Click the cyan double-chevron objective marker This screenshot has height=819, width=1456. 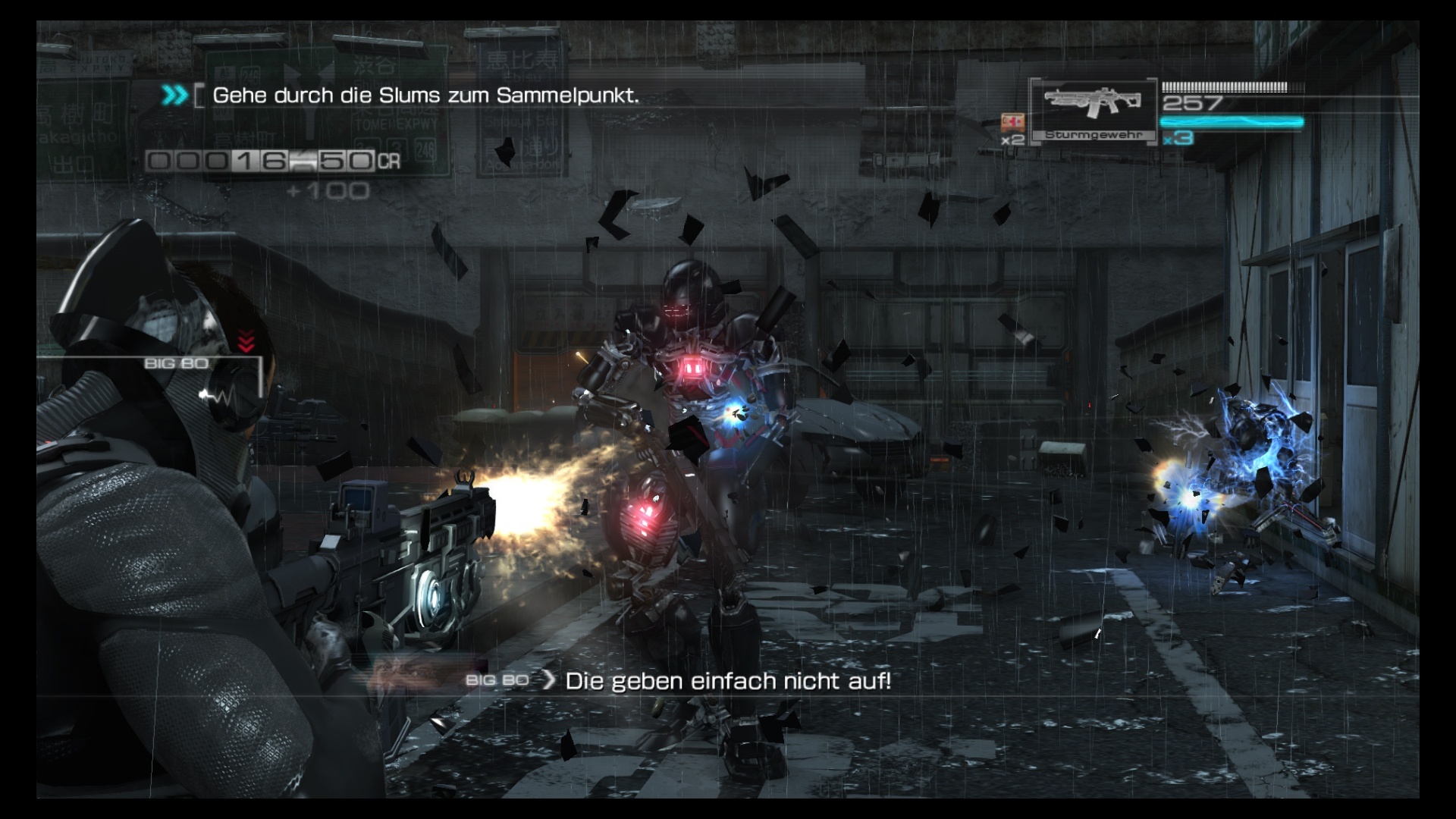point(173,96)
